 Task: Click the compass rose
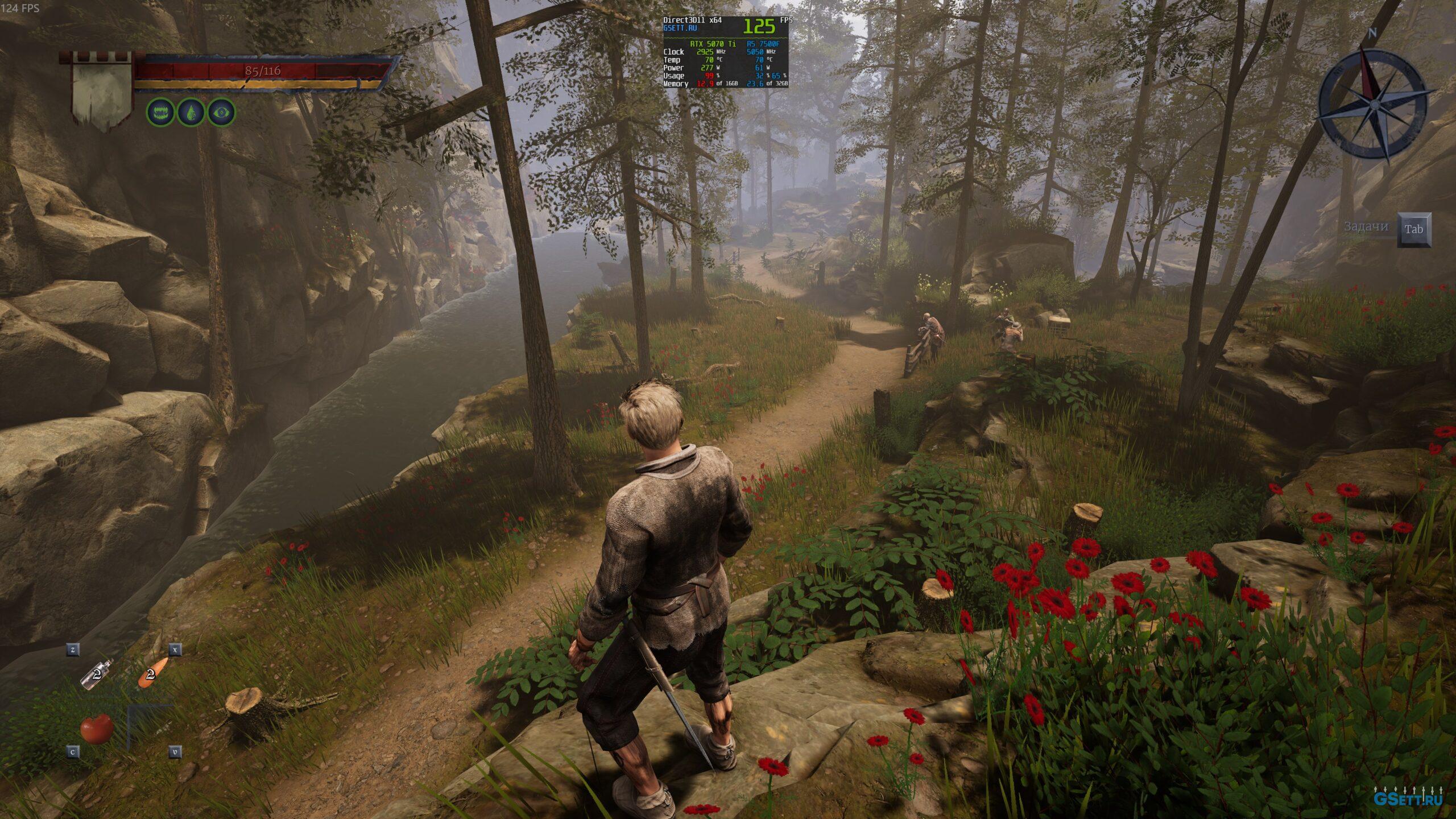[1372, 104]
